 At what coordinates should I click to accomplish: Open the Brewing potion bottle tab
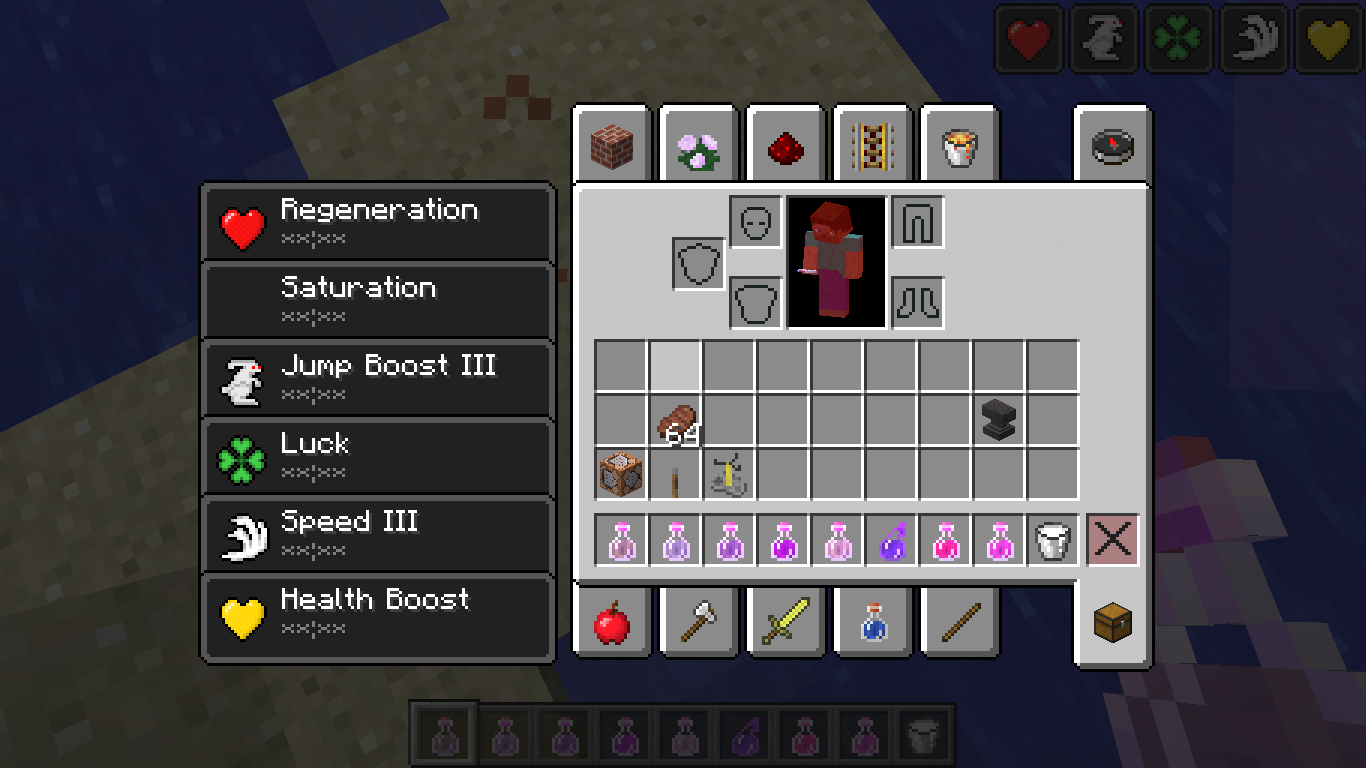pyautogui.click(x=871, y=624)
